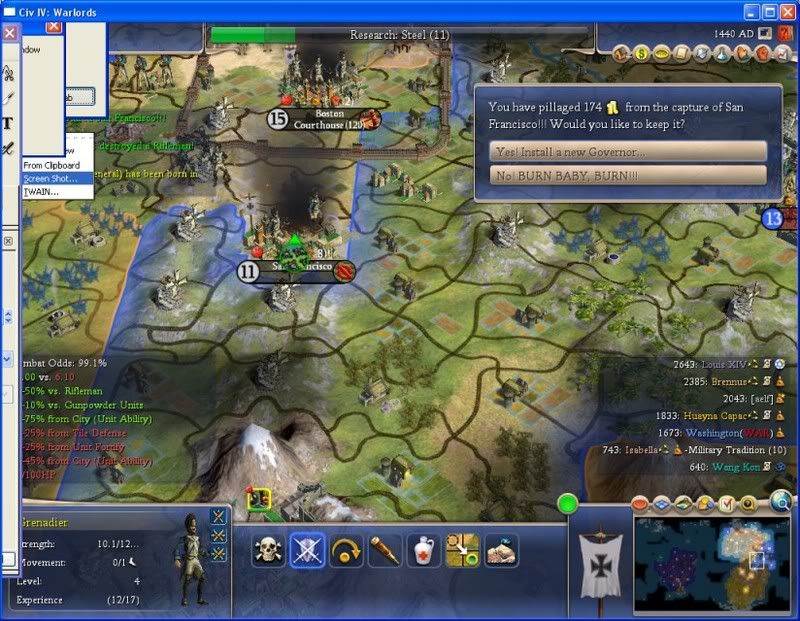Select the highlighted crossed-swords unit action
This screenshot has height=621, width=800.
tap(307, 551)
